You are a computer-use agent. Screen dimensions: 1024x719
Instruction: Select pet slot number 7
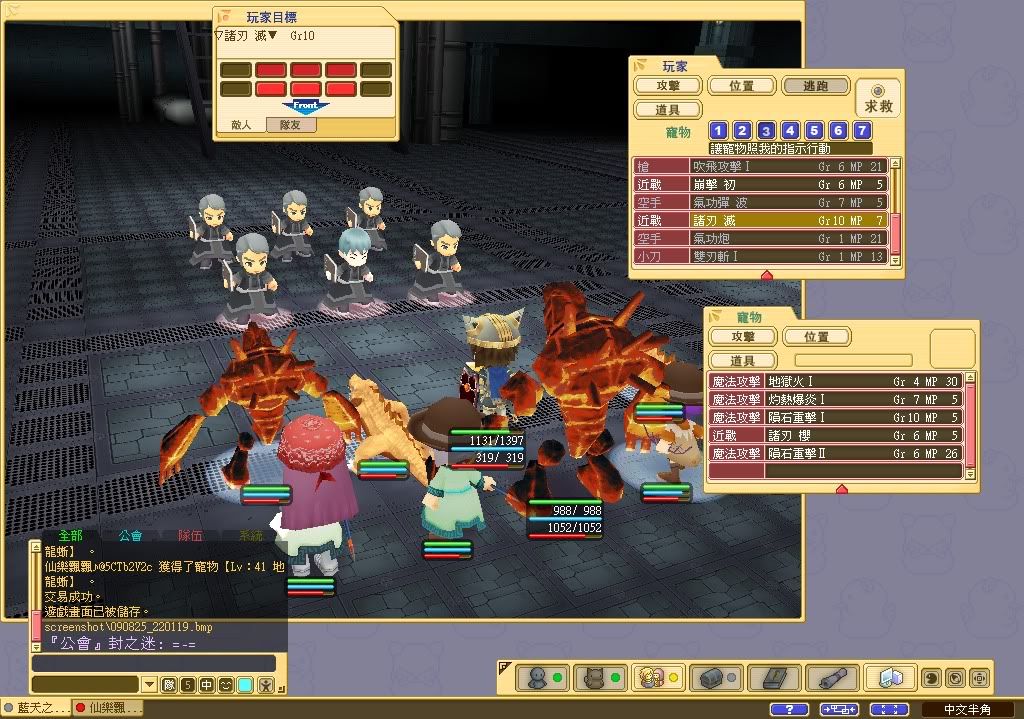coord(862,131)
